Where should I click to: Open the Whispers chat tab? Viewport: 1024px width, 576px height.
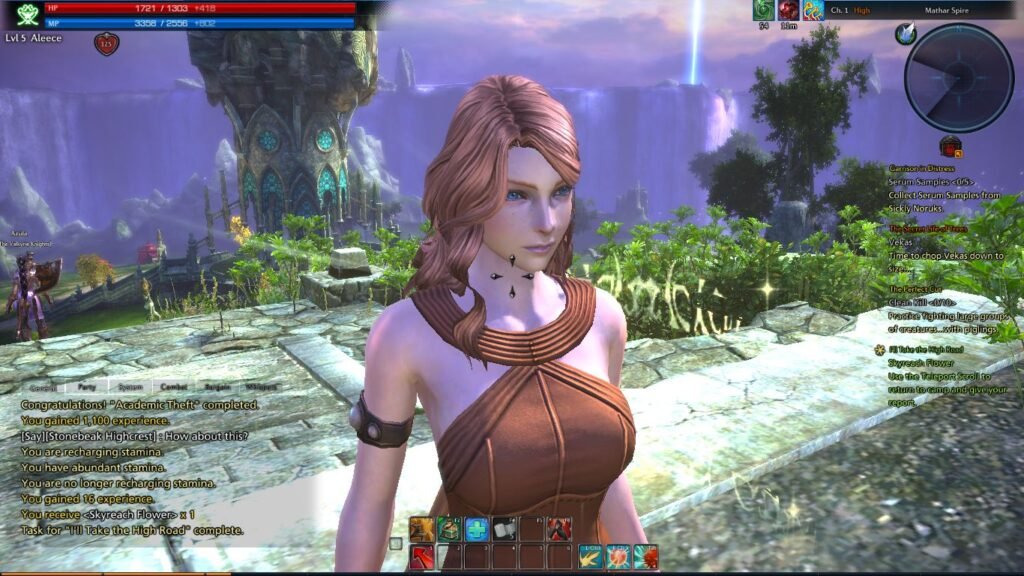pyautogui.click(x=261, y=386)
